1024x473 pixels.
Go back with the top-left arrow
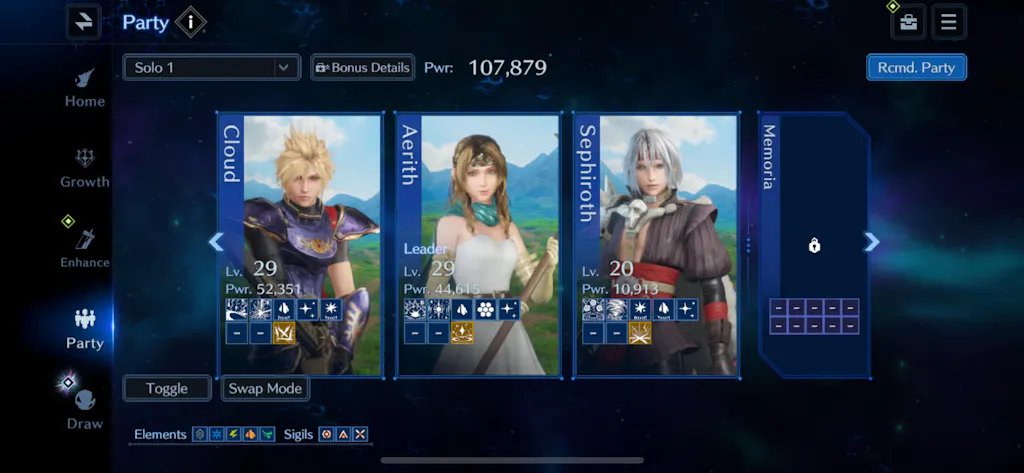(x=84, y=21)
